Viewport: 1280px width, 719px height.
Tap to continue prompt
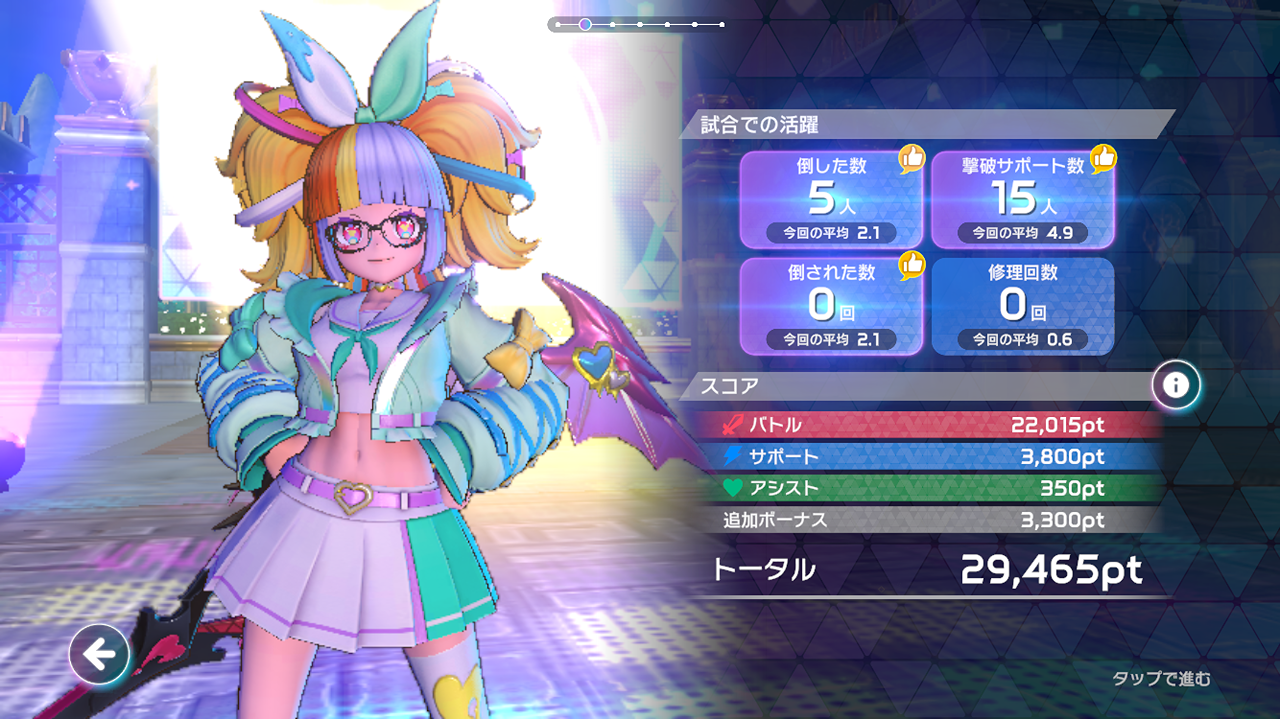(1161, 679)
